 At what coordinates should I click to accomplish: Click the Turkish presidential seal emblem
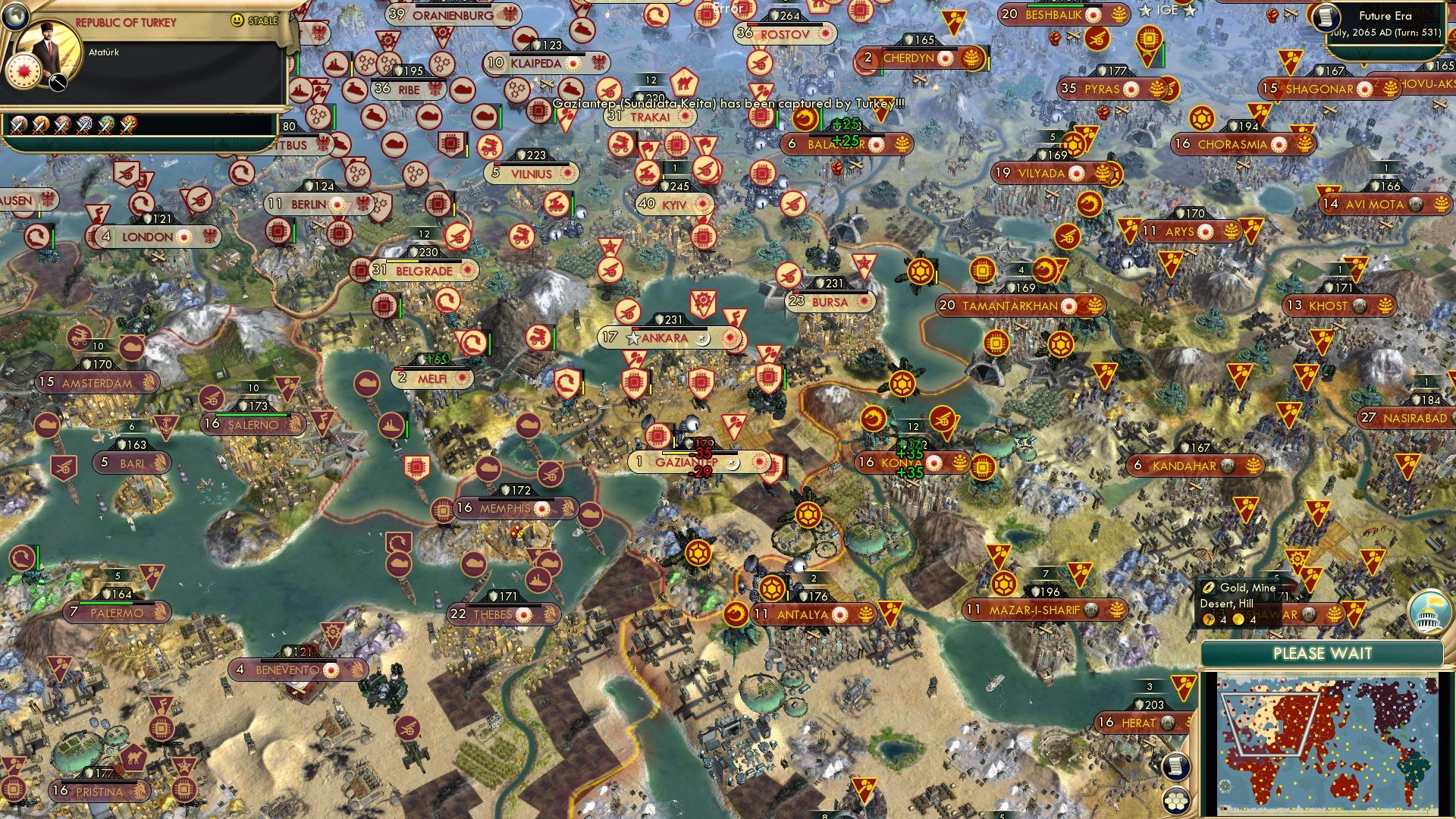[24, 73]
